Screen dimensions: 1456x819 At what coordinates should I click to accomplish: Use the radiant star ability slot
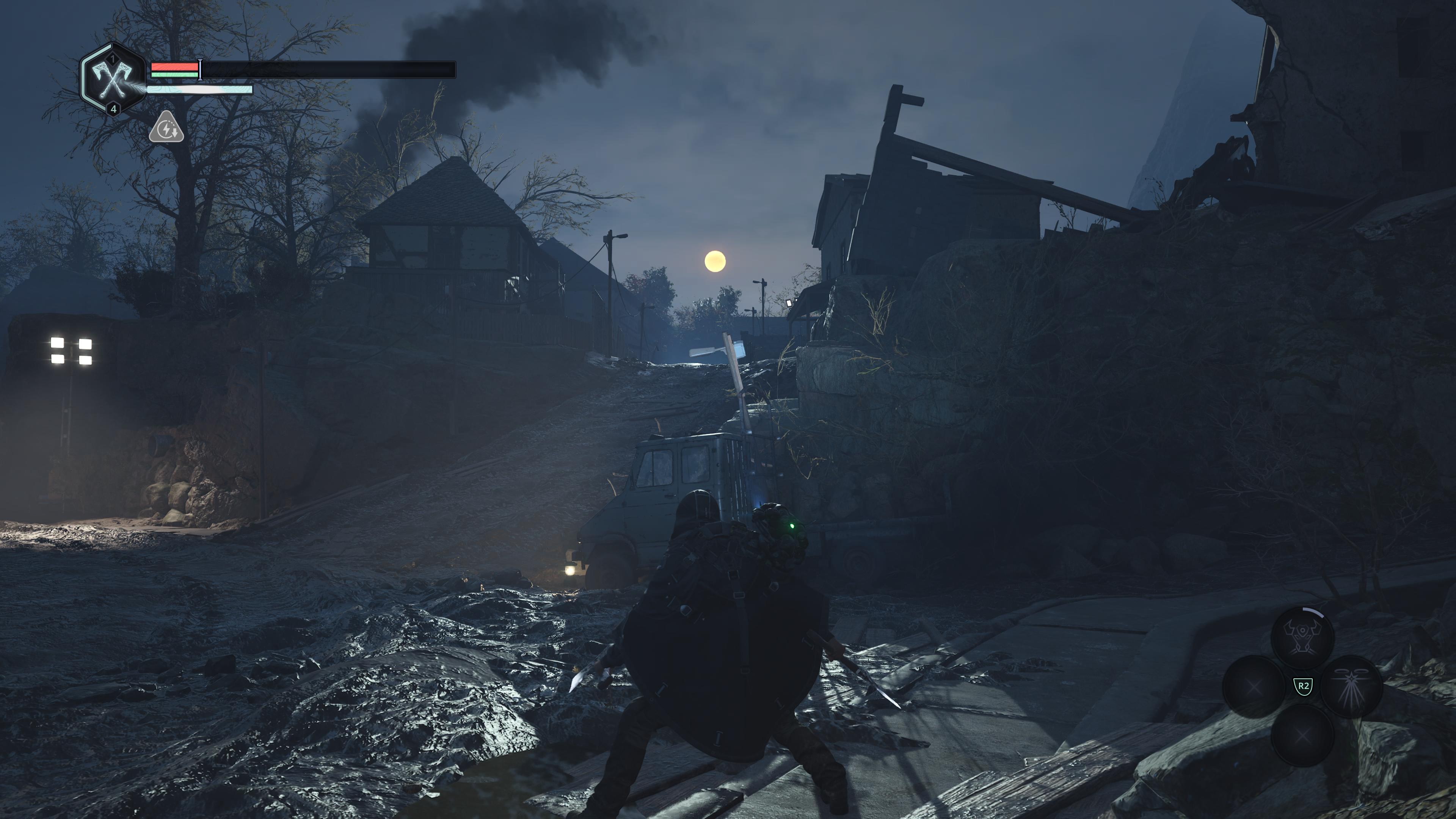[x=1351, y=686]
